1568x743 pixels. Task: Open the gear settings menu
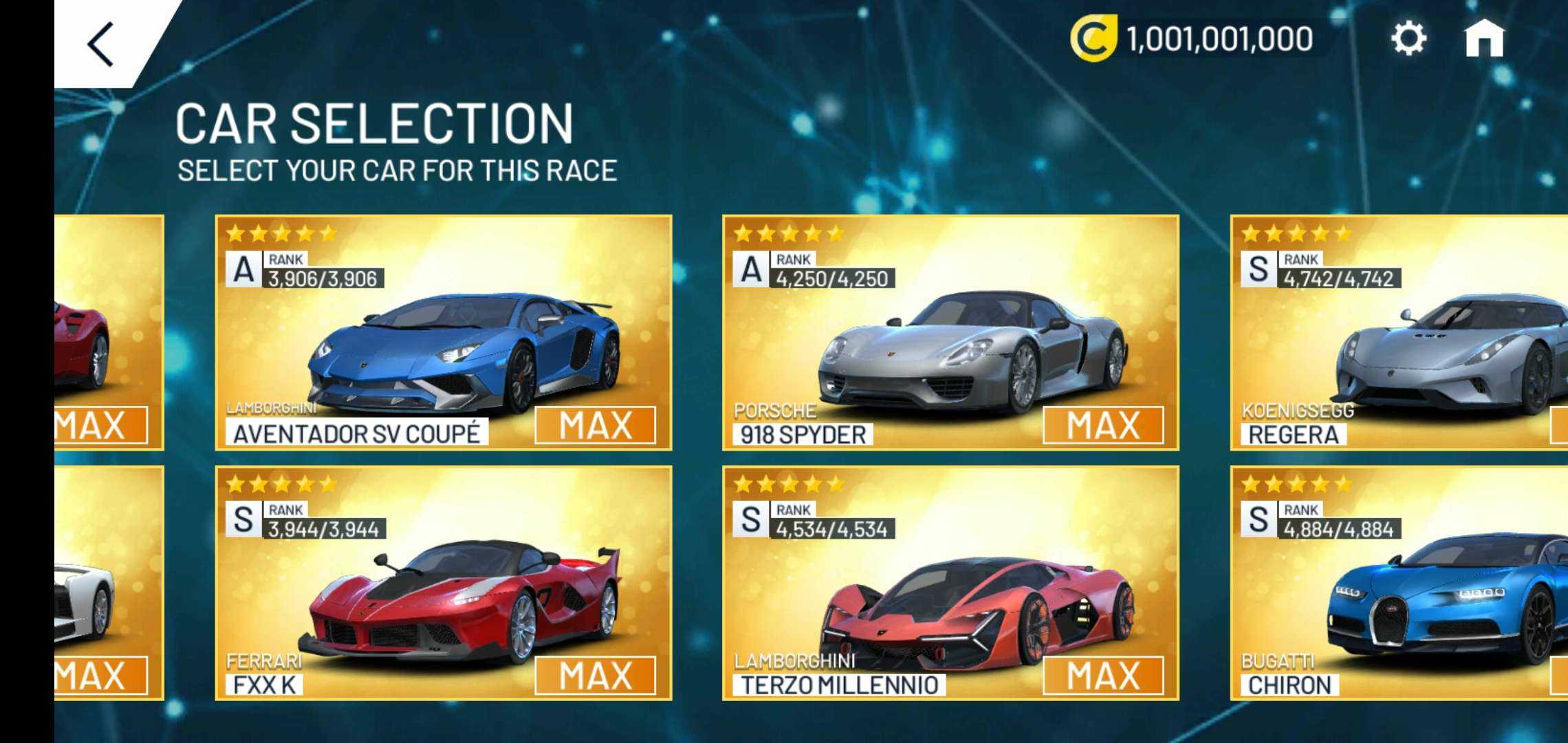pos(1408,38)
